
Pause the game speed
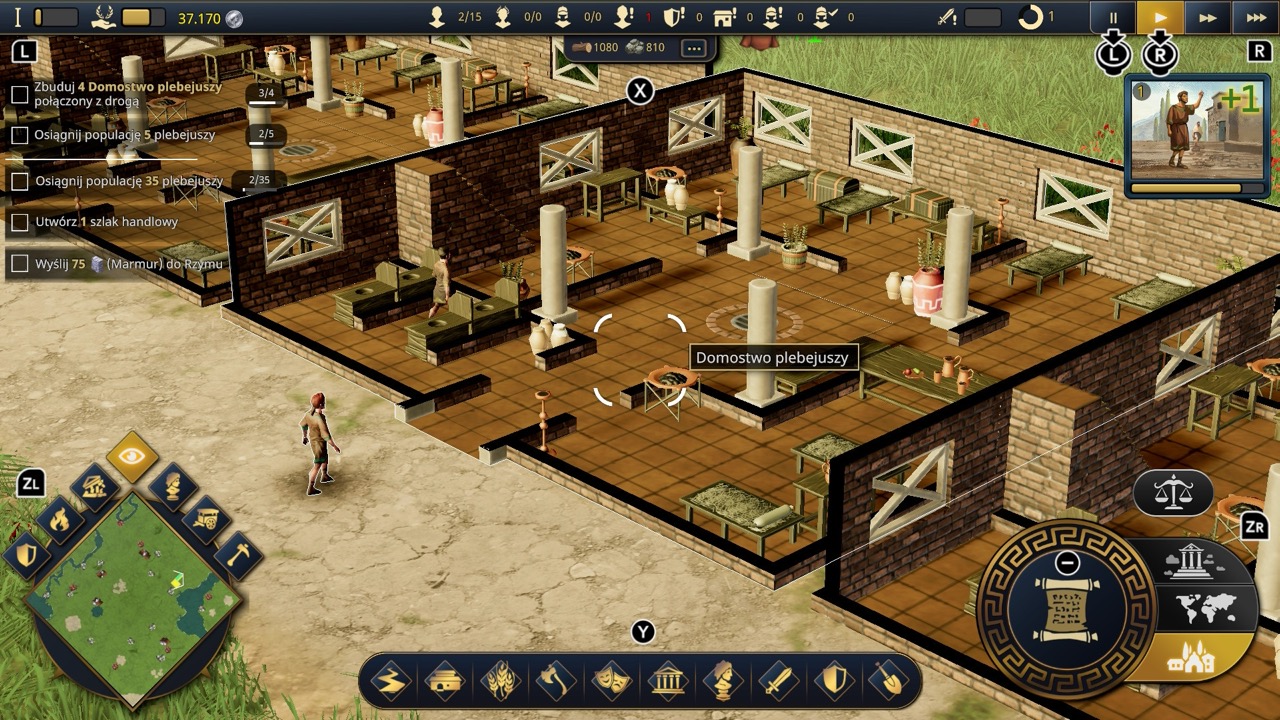(1113, 17)
